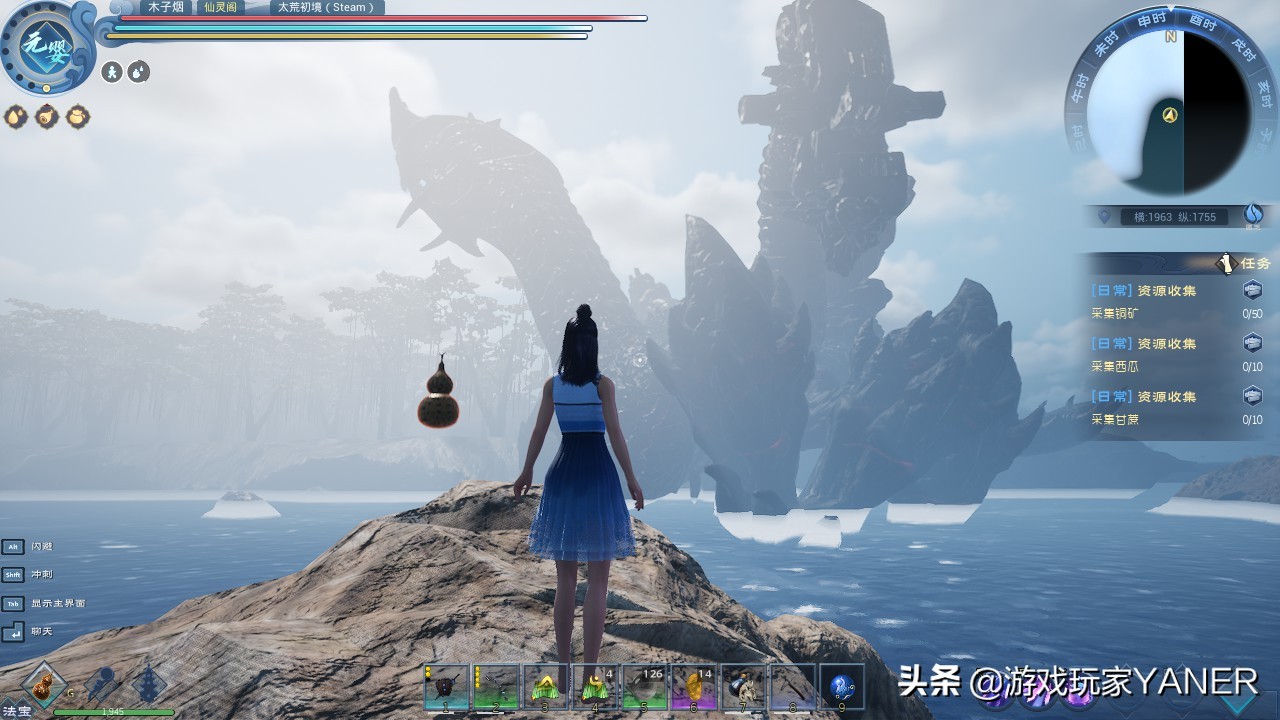Click the pouch status icon
This screenshot has height=720, width=1280.
click(x=77, y=117)
